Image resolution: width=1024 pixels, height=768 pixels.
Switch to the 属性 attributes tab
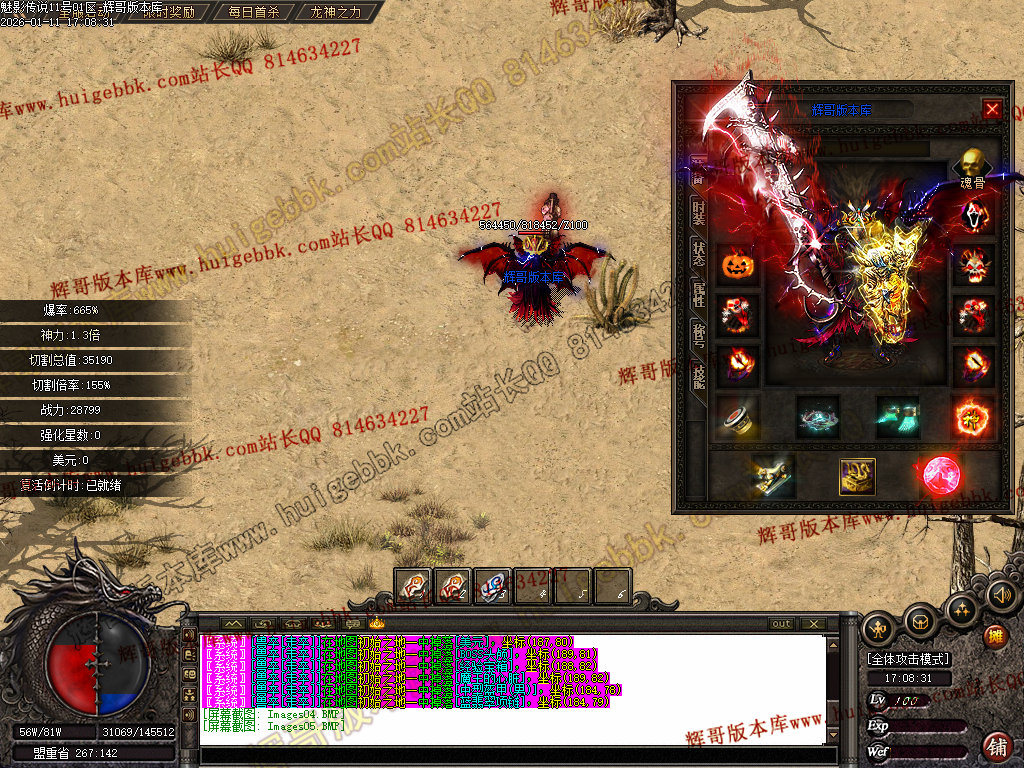(698, 295)
